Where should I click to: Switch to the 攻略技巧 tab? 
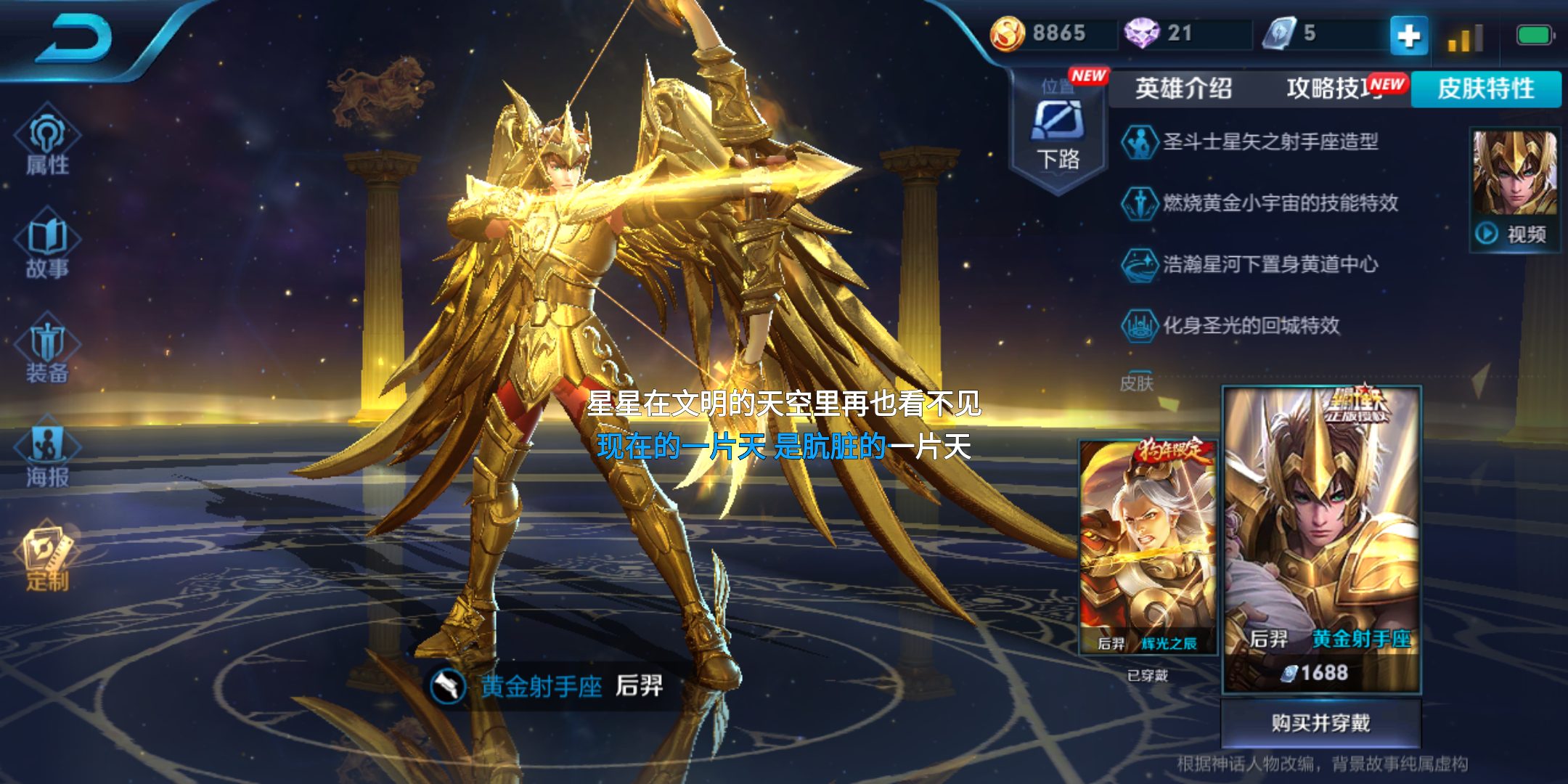click(1334, 89)
